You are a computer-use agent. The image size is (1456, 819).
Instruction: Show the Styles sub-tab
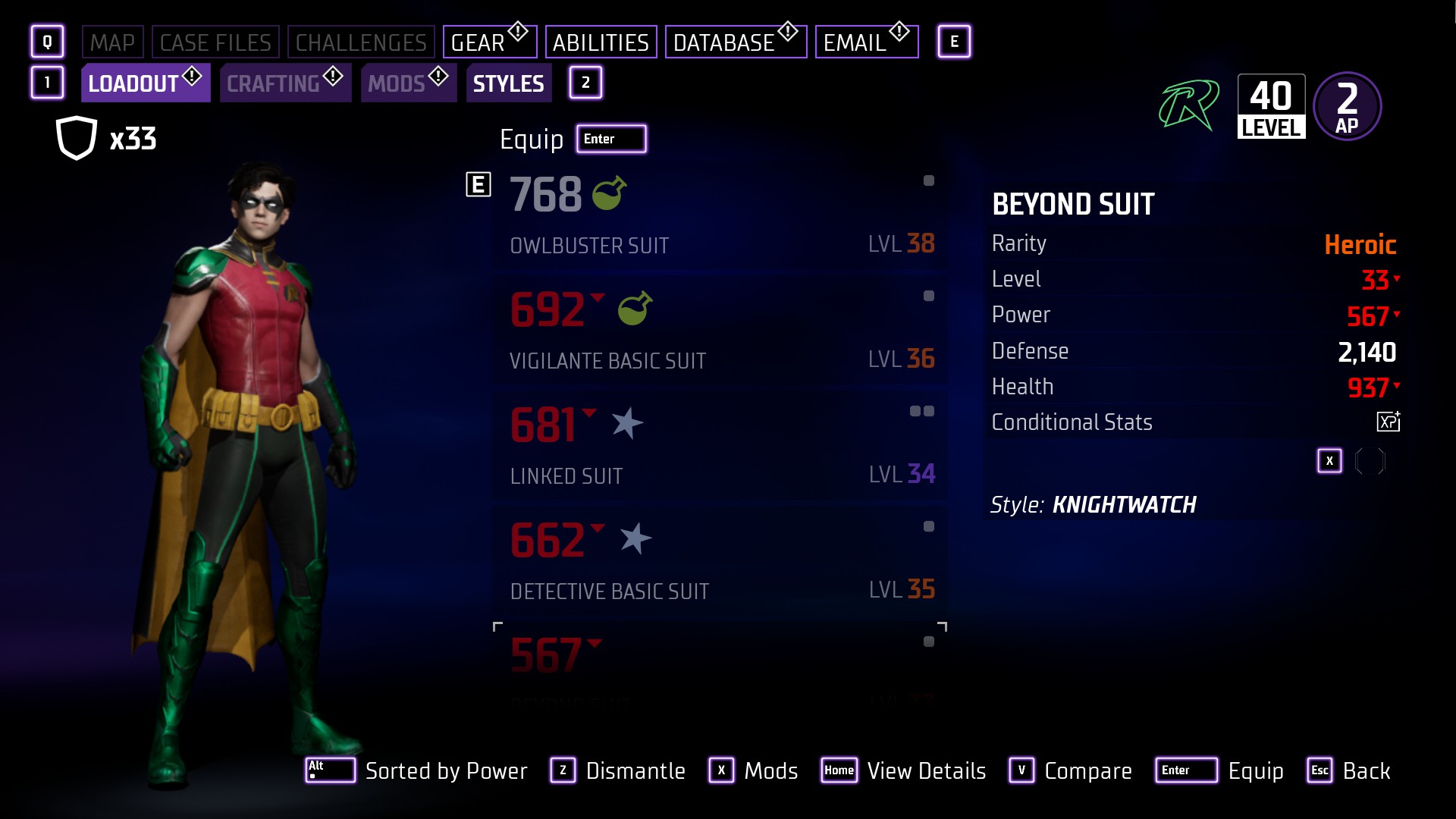pos(508,83)
